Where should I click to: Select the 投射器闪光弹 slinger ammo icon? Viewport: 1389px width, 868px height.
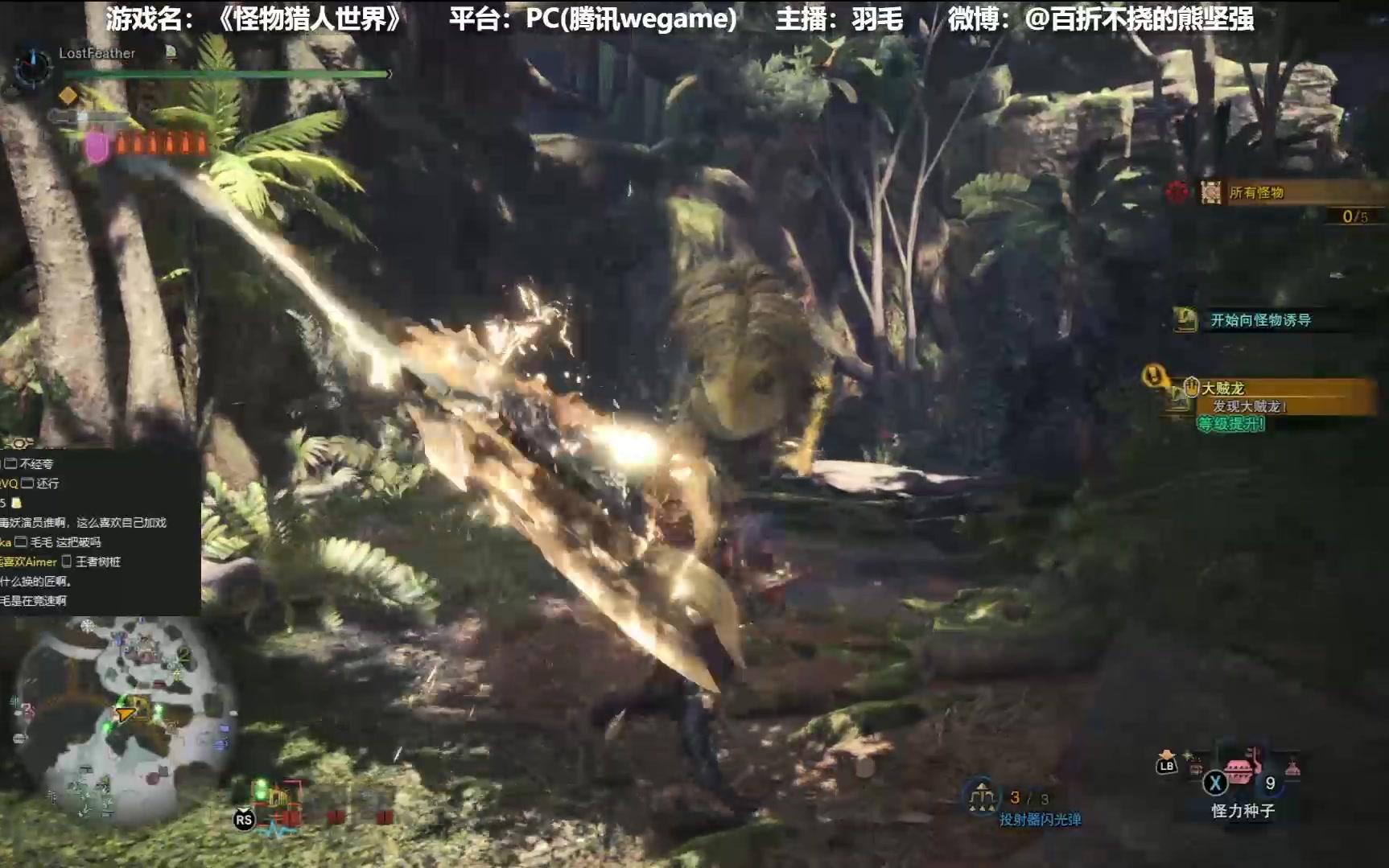click(x=982, y=796)
